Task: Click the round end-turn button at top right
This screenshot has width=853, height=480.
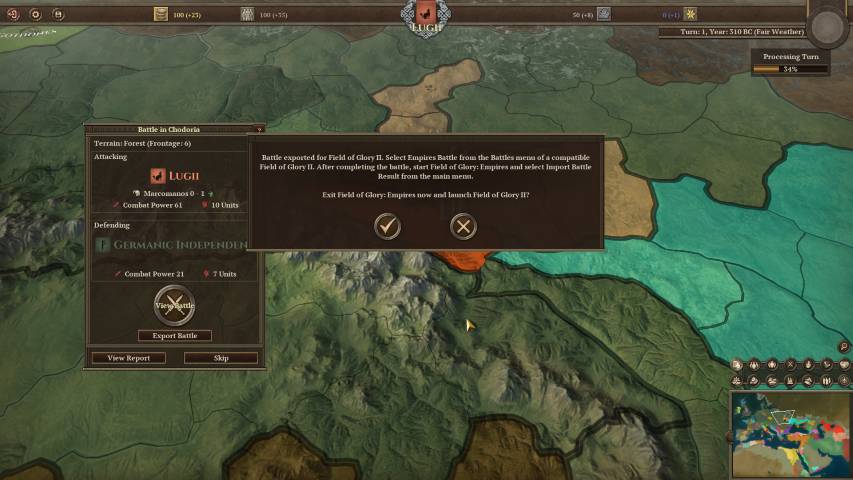Action: (828, 27)
